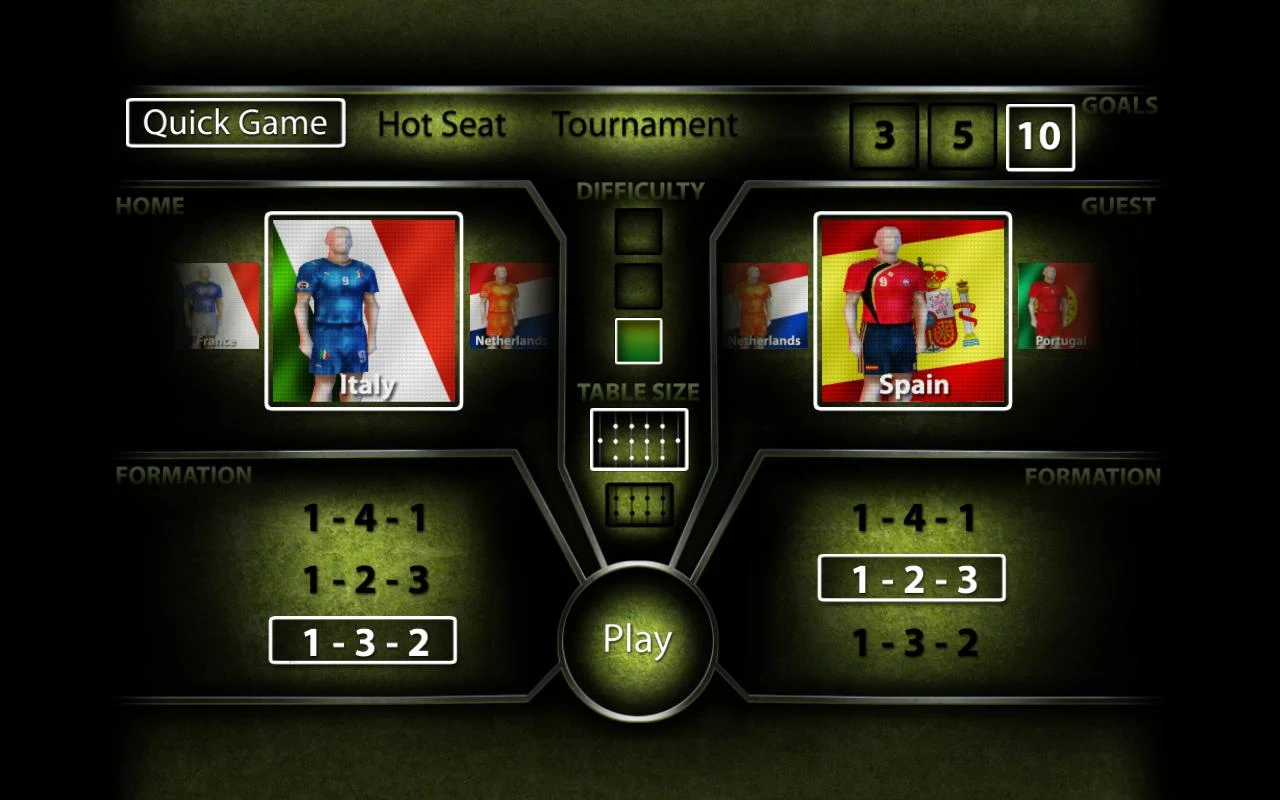Choose the Netherlands team next to Spain
The image size is (1280, 800).
(x=766, y=305)
